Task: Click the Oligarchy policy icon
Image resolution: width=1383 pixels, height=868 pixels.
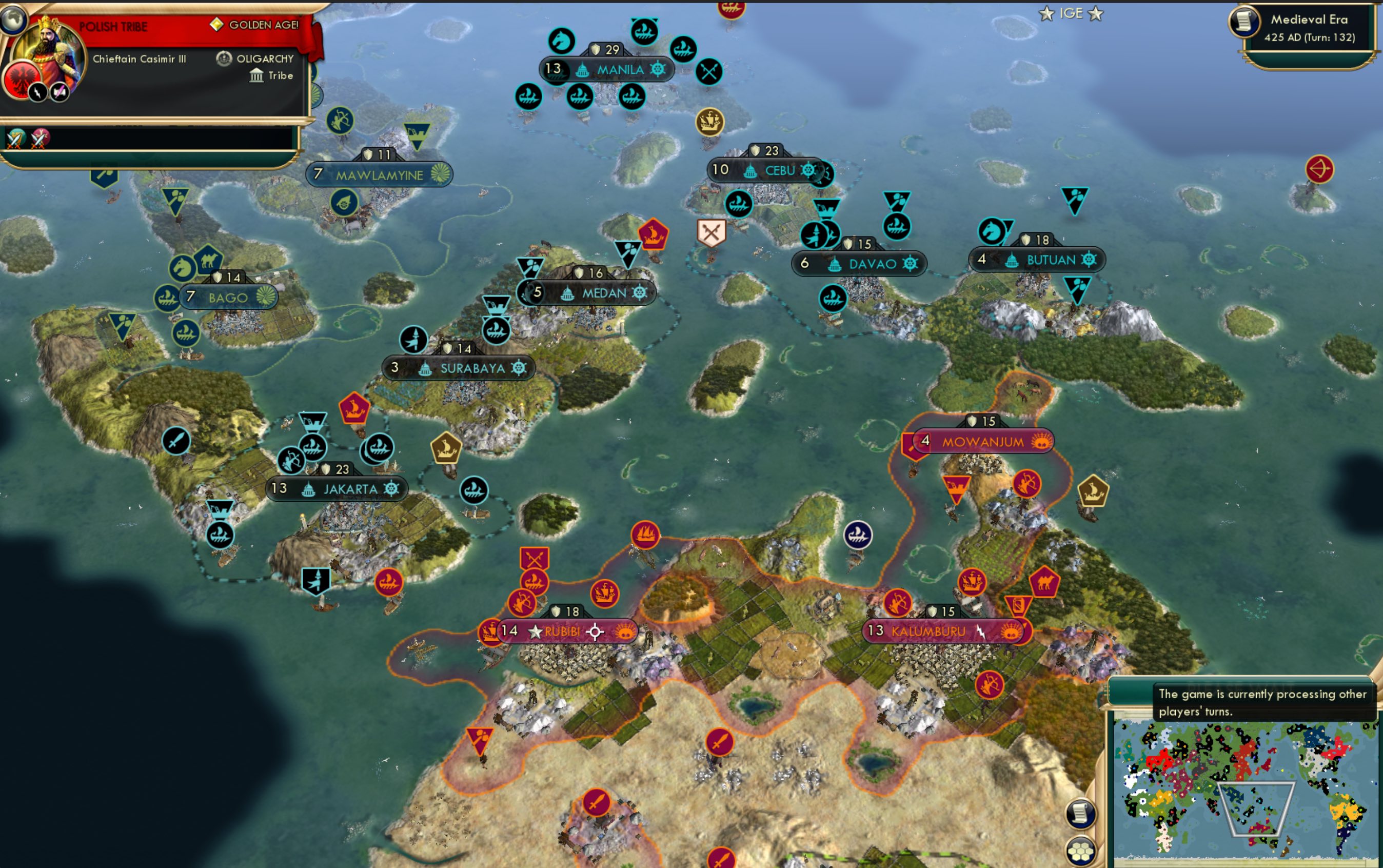Action: point(223,58)
